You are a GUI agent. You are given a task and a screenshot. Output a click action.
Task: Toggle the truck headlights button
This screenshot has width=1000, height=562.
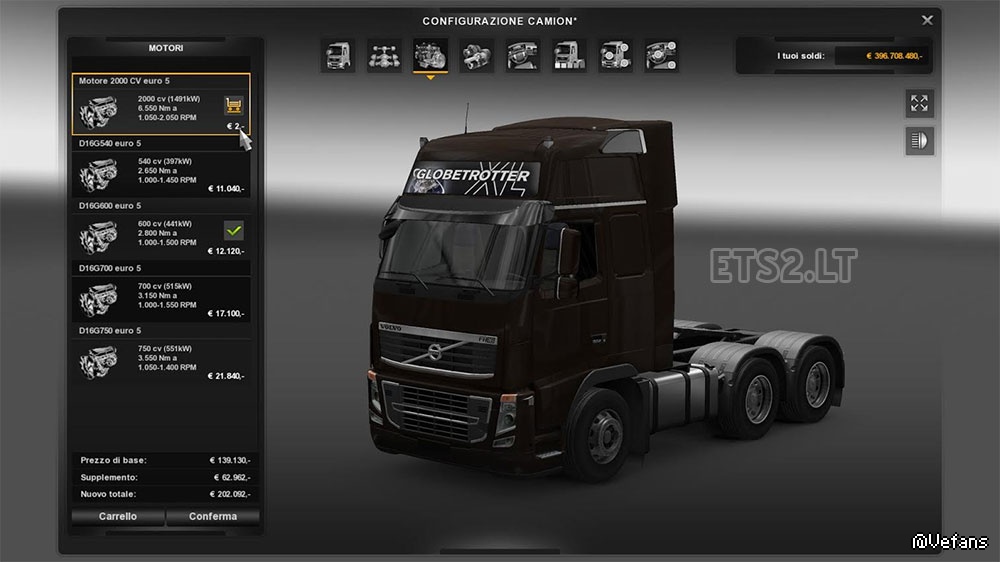click(919, 141)
